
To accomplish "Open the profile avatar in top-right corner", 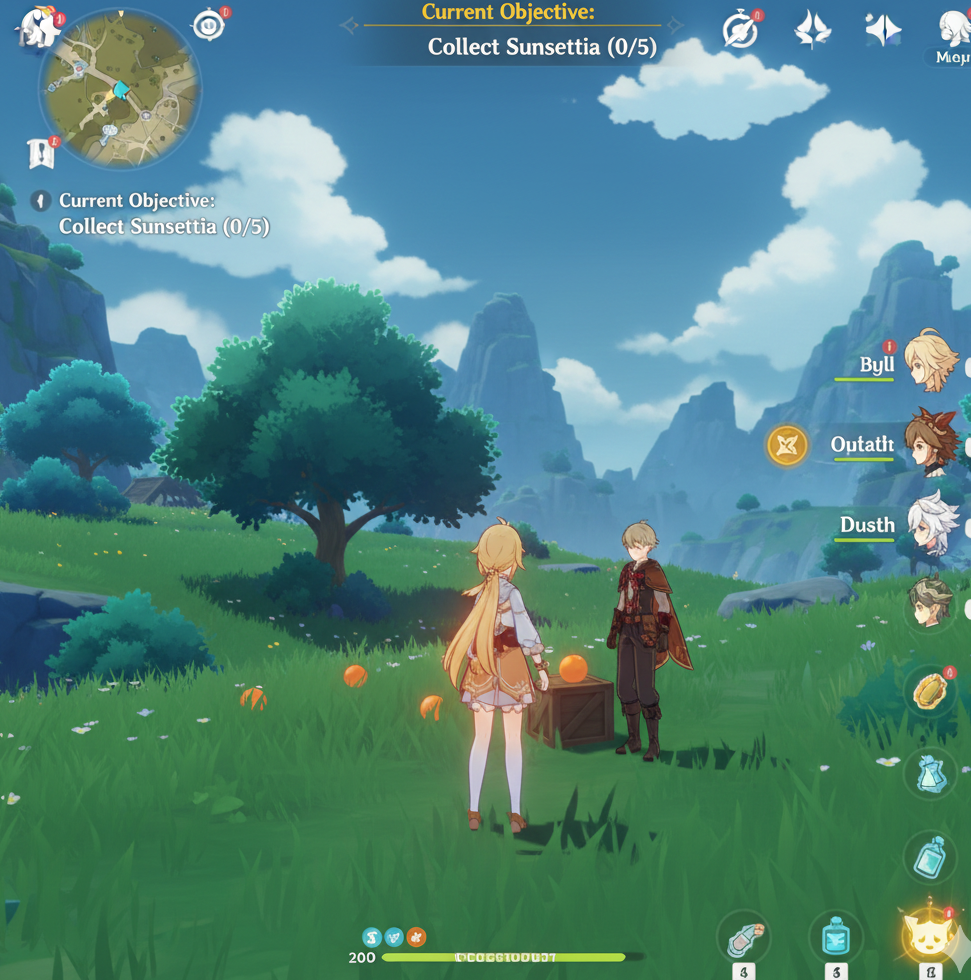I will pyautogui.click(x=953, y=30).
